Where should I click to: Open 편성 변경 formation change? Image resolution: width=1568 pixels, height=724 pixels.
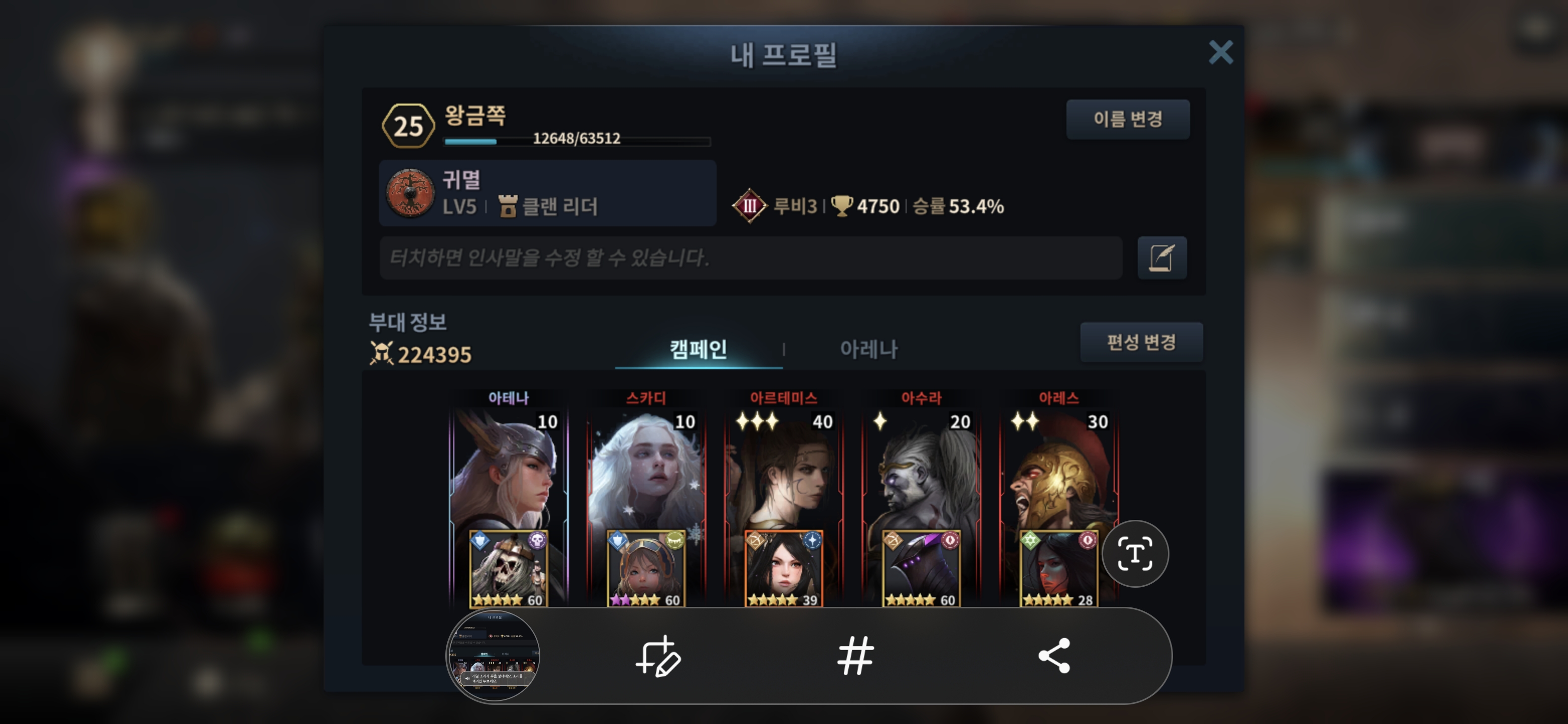(1141, 342)
